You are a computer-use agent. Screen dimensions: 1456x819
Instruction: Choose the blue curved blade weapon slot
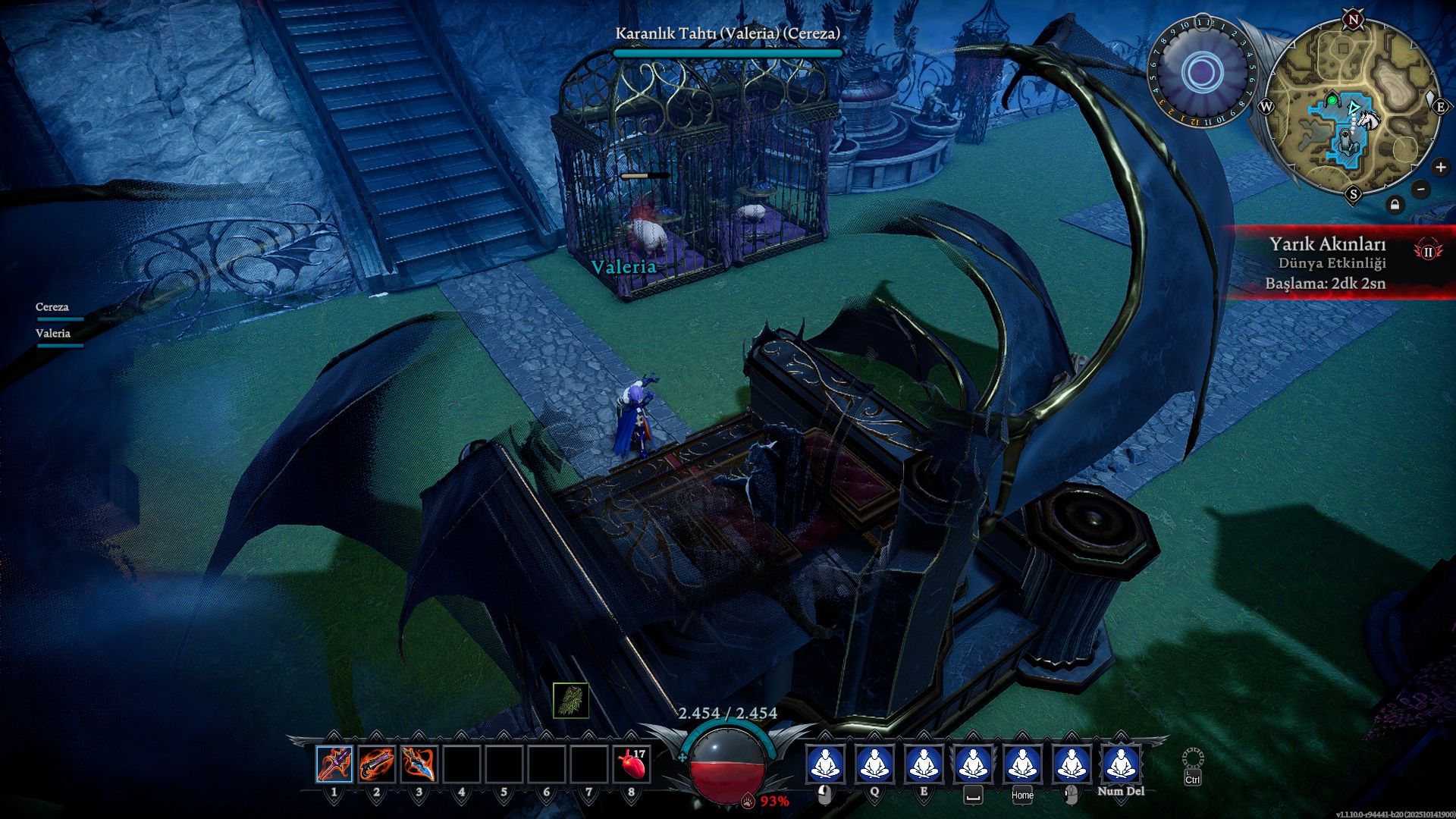tap(419, 764)
